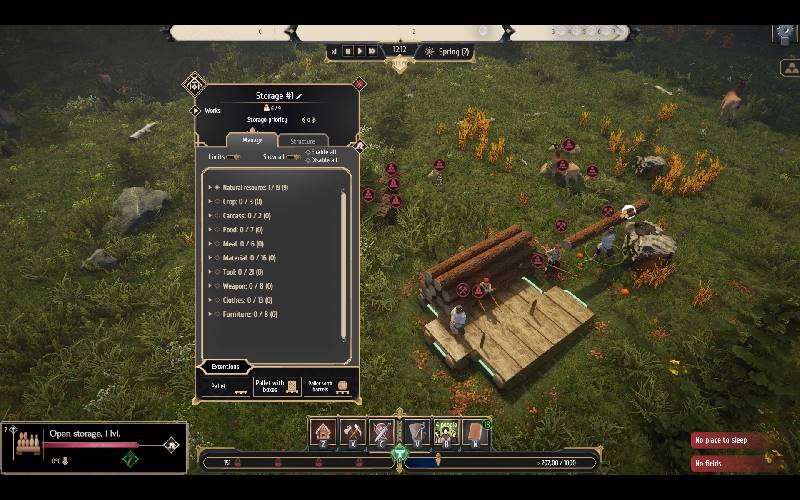The height and width of the screenshot is (500, 800).
Task: Toggle the Weapon category checkbox
Action: (217, 285)
